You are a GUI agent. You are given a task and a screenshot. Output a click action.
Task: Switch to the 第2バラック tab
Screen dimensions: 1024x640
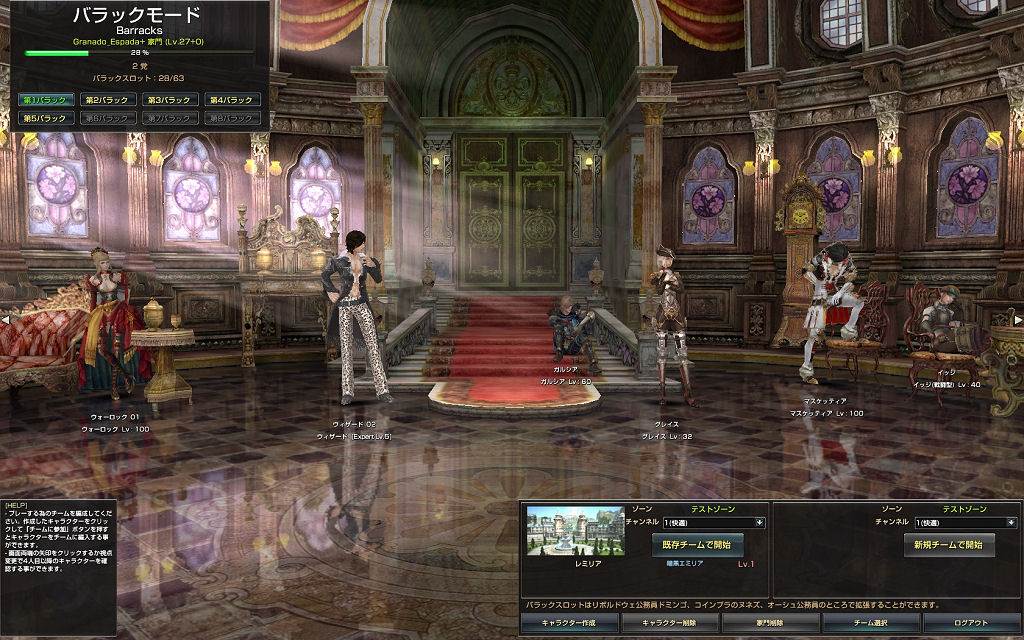[106, 100]
